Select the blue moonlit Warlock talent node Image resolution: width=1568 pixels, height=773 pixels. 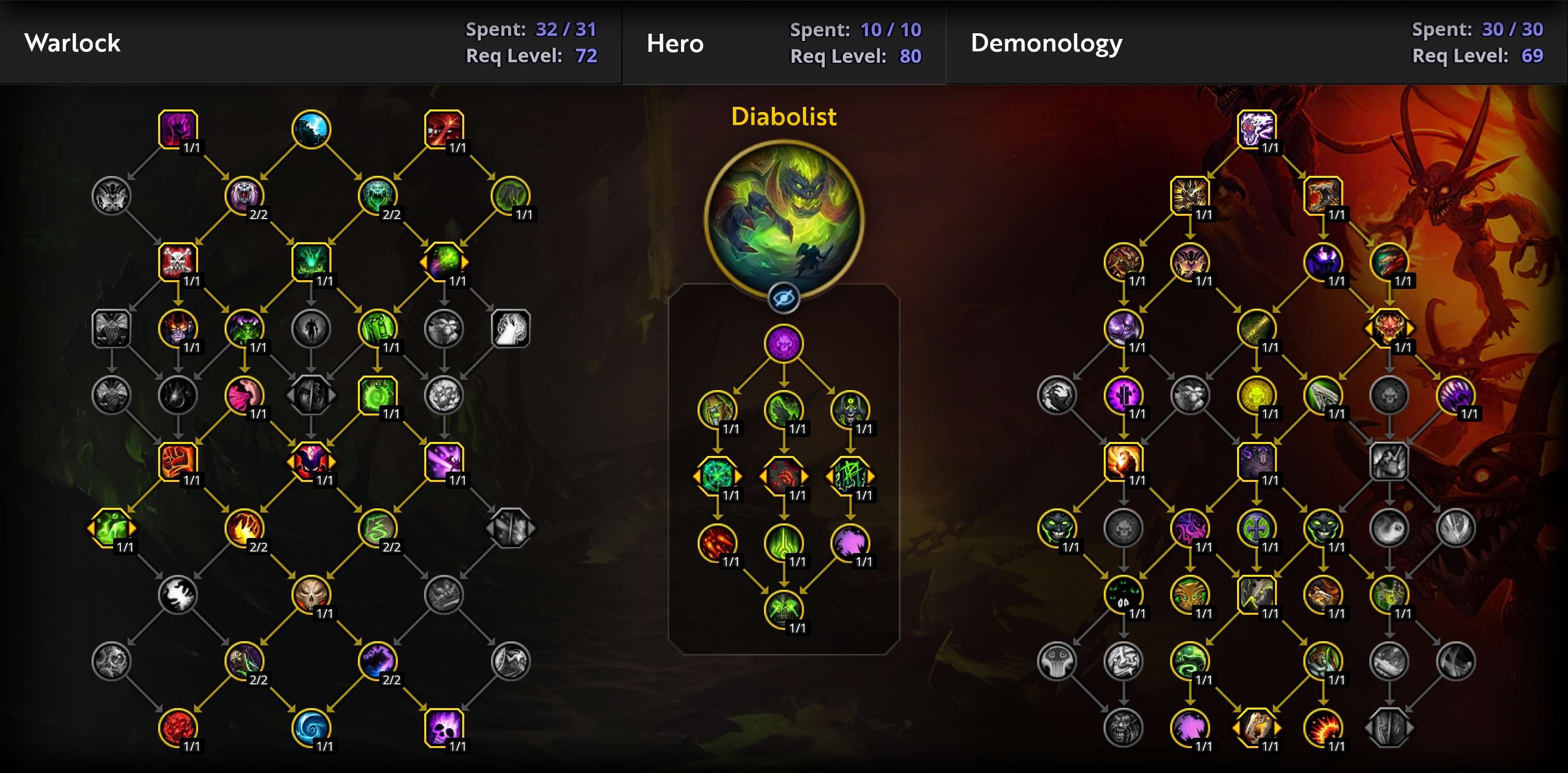[x=311, y=129]
